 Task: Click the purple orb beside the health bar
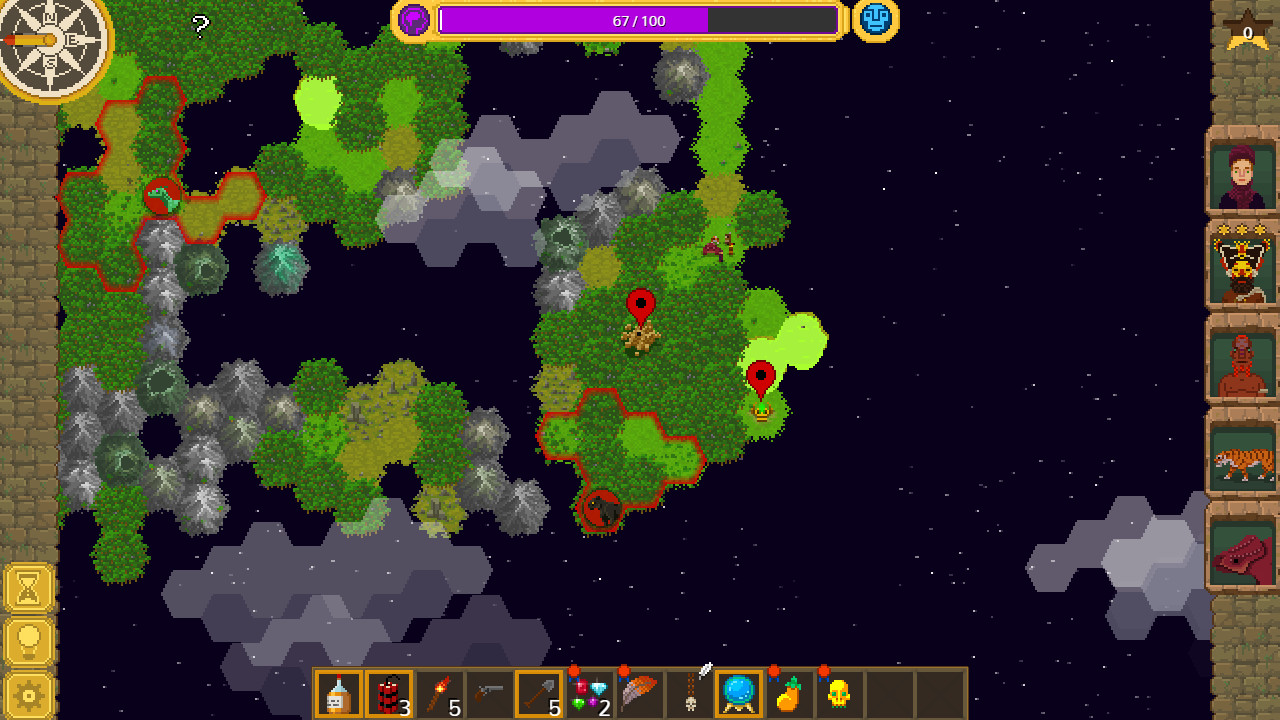pyautogui.click(x=413, y=18)
